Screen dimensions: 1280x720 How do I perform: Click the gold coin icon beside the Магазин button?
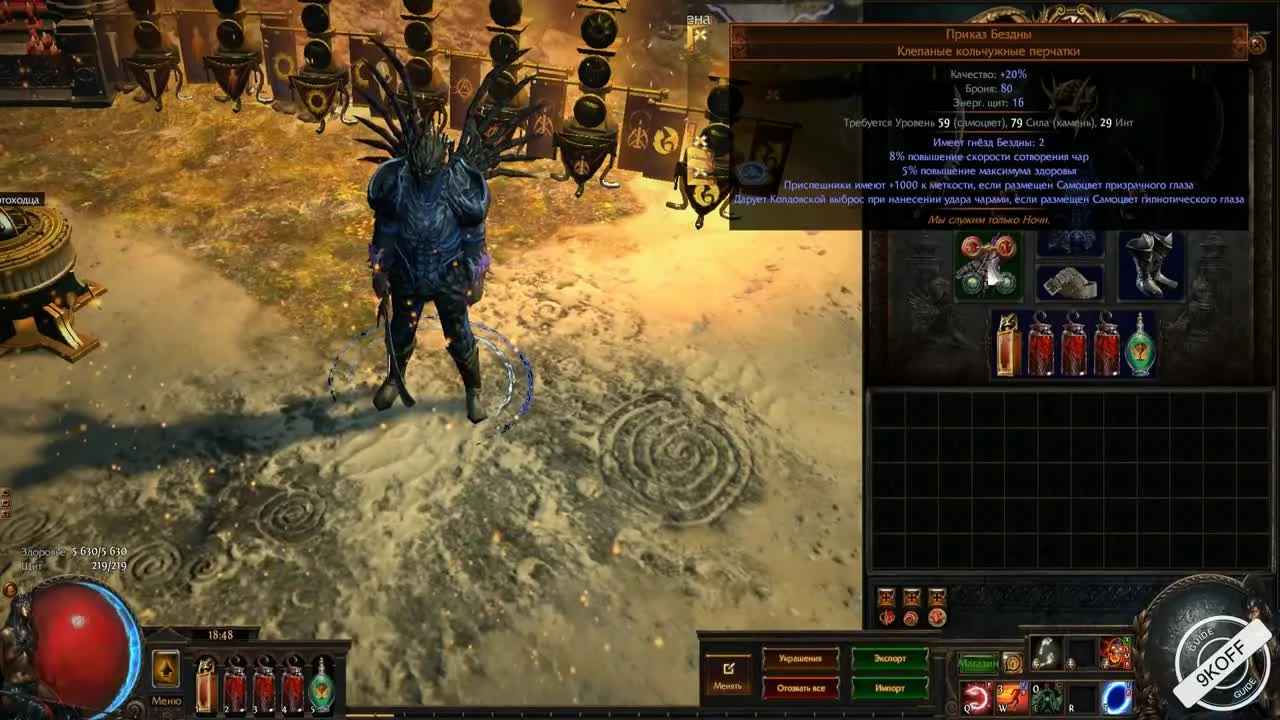(1015, 663)
